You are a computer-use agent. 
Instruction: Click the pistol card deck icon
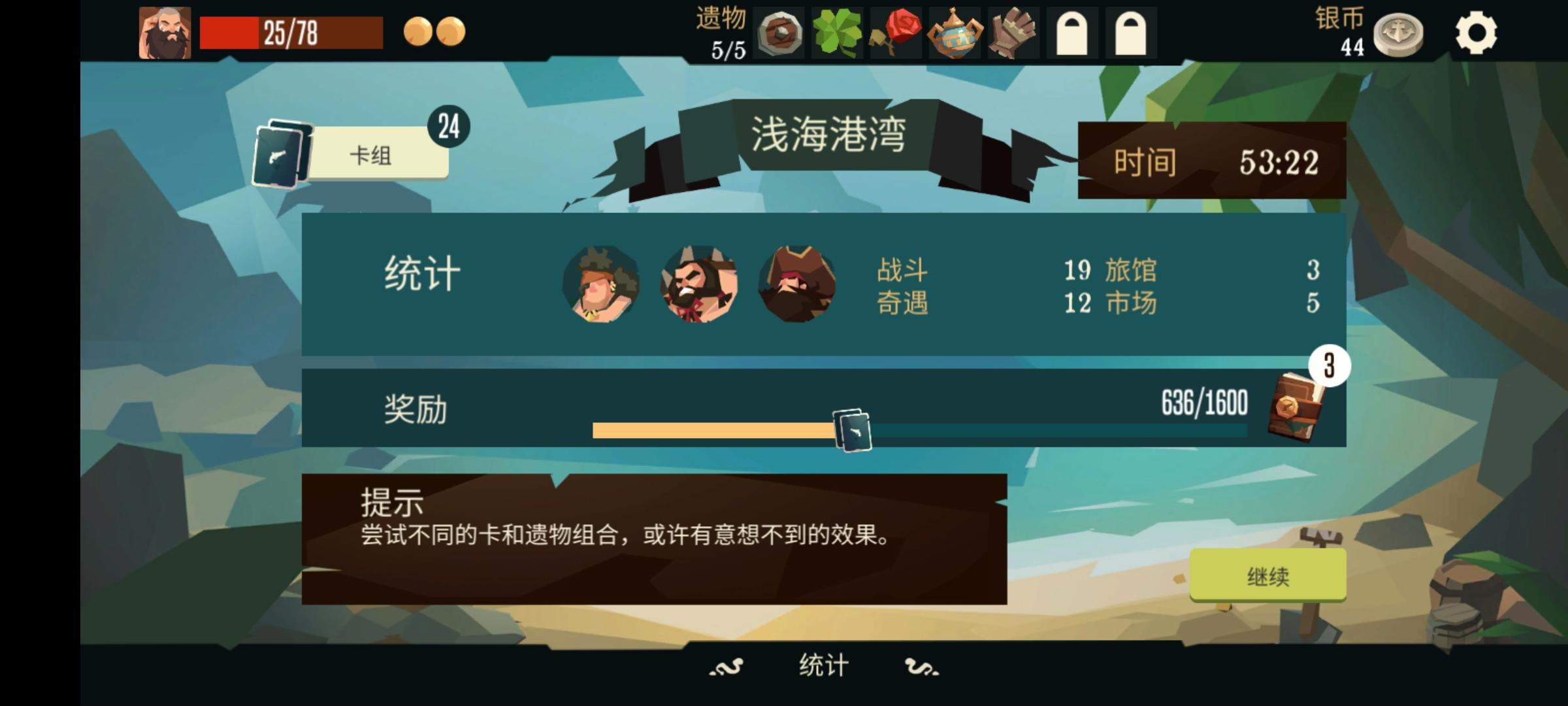pyautogui.click(x=281, y=154)
